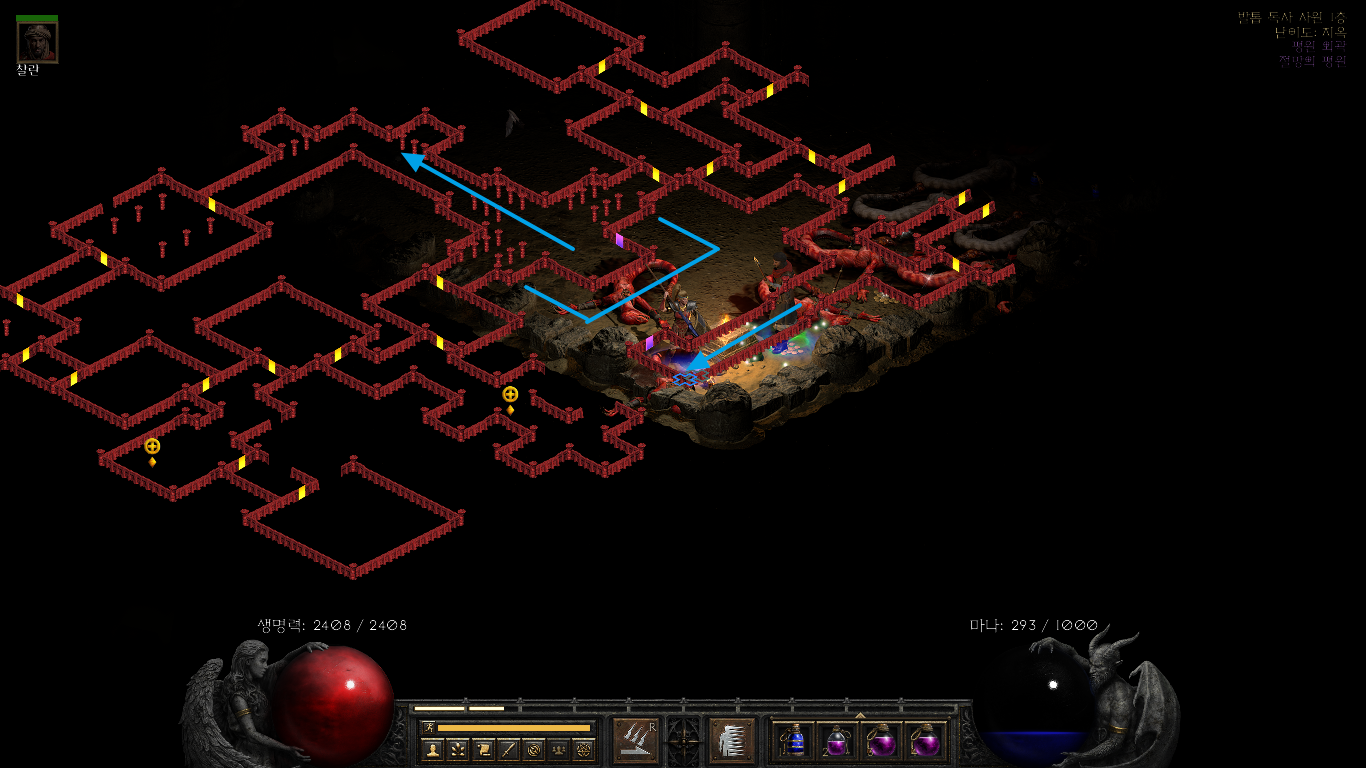This screenshot has height=768, width=1366.
Task: Expand the belt with the small up arrow
Action: [860, 715]
